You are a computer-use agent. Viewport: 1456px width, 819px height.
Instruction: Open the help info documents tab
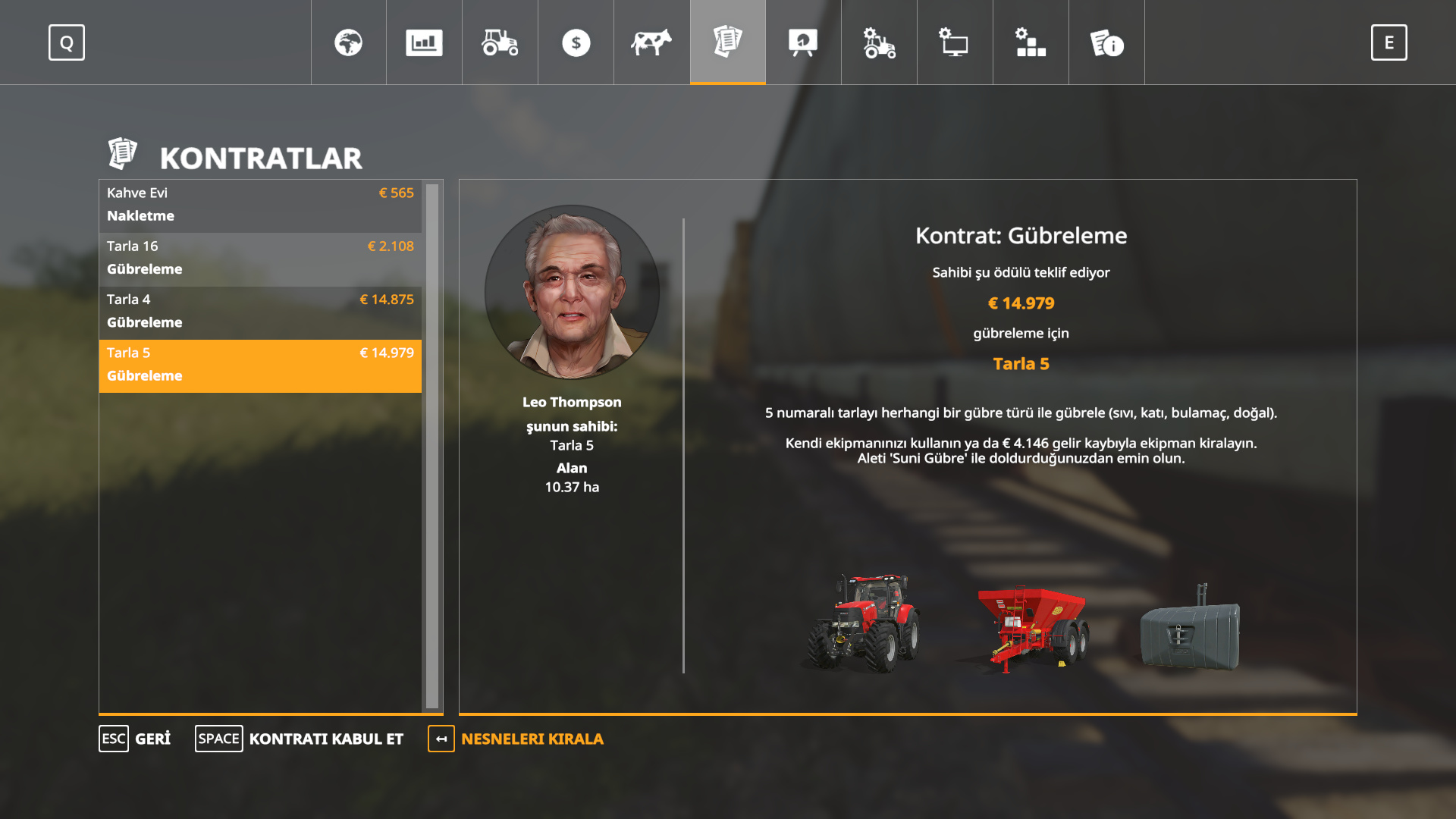(x=1106, y=42)
